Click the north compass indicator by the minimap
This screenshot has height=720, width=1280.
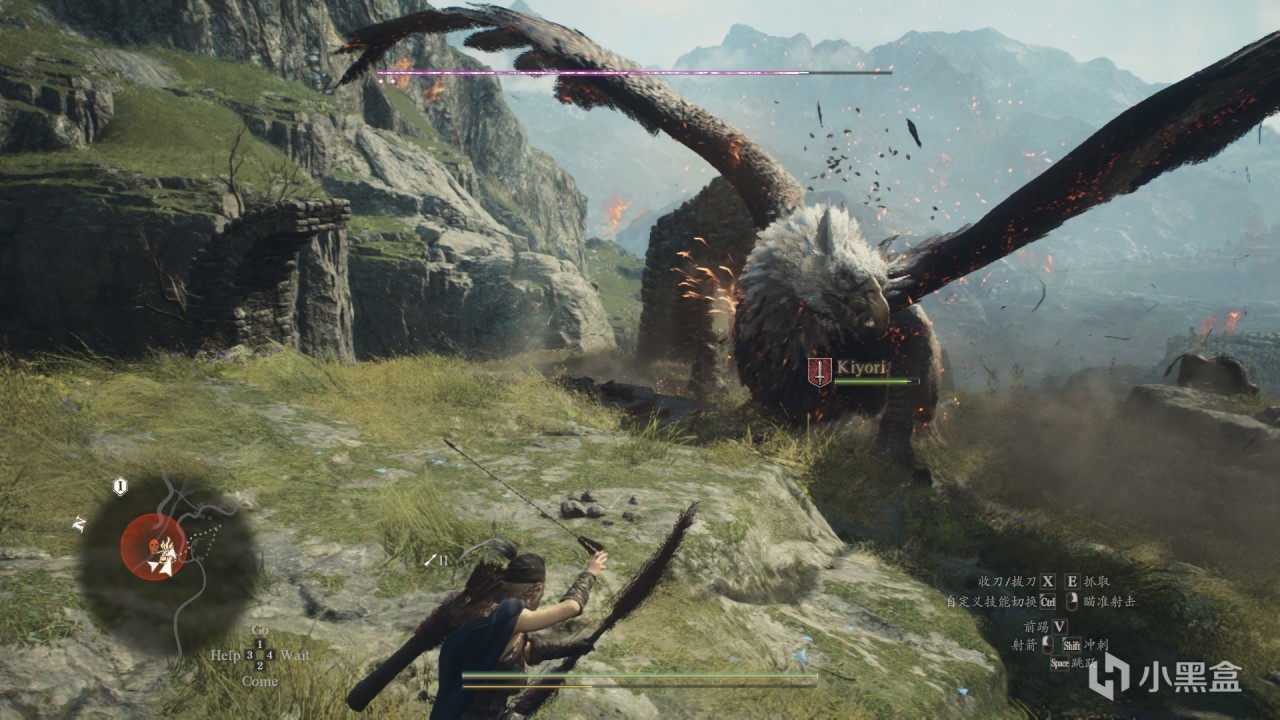click(79, 524)
